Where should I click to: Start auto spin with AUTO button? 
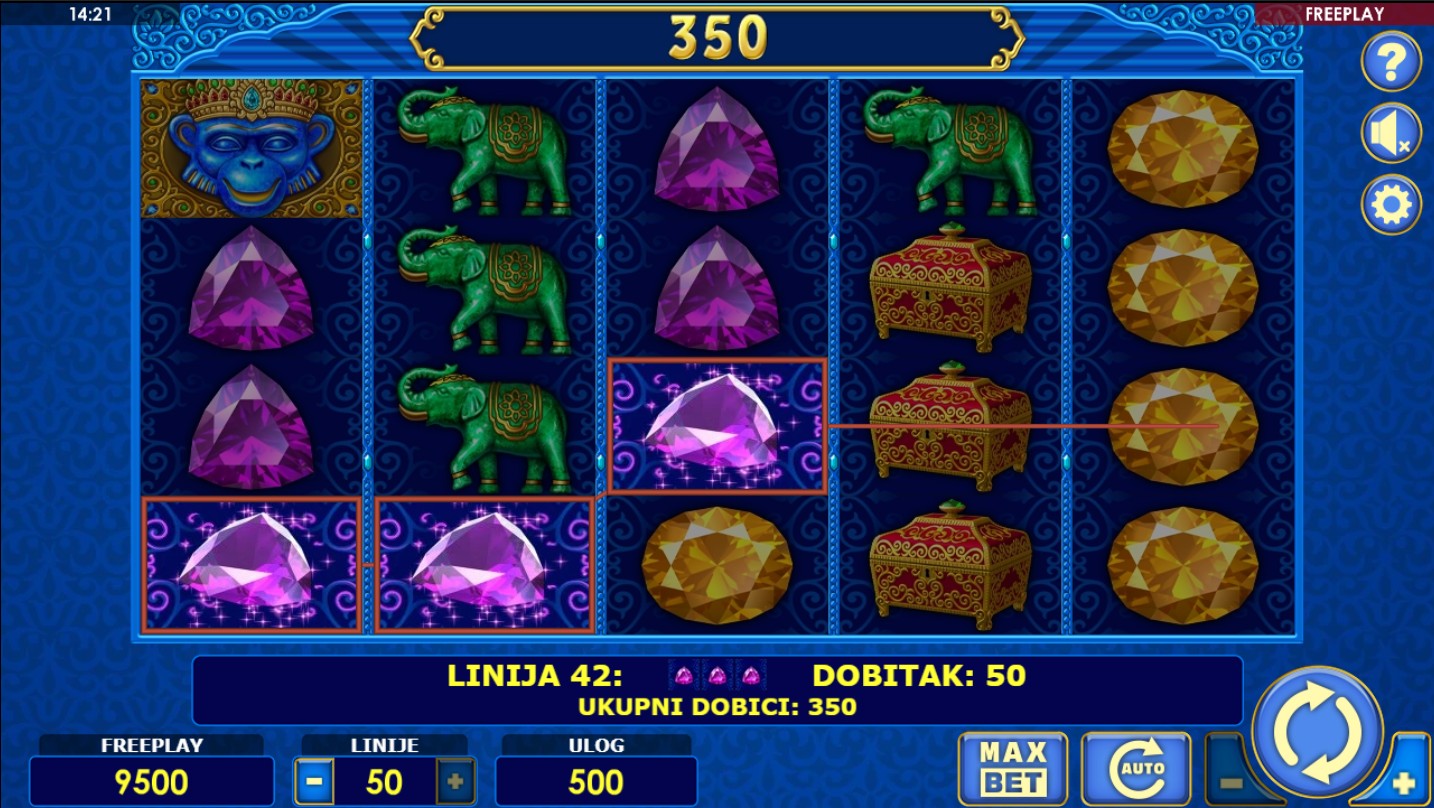[1135, 770]
